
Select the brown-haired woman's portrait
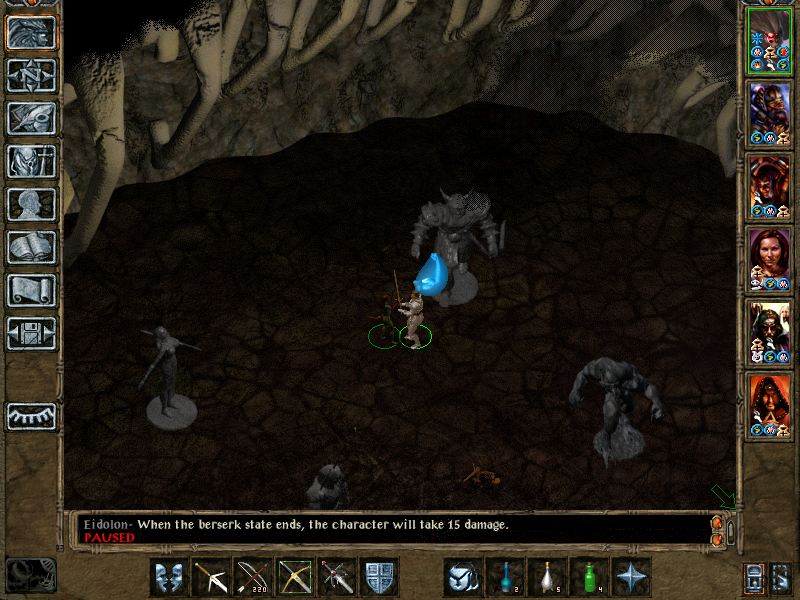770,260
